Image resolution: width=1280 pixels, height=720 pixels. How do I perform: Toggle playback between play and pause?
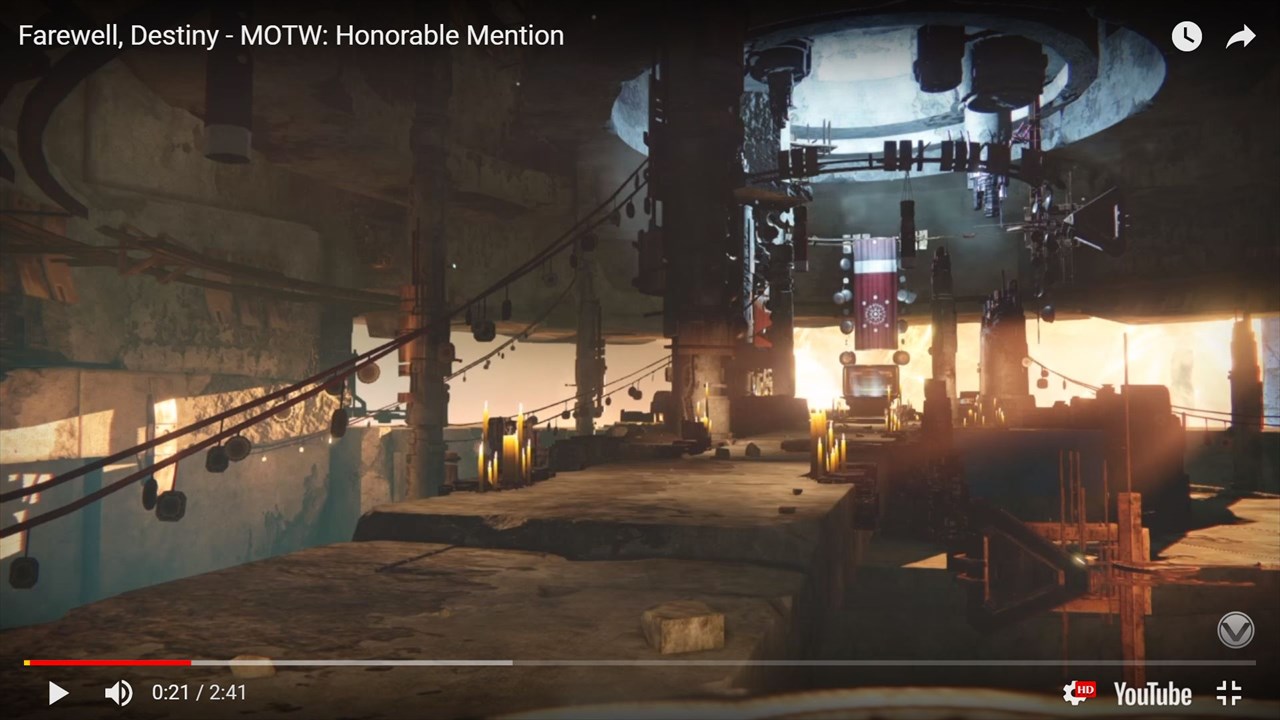tap(57, 692)
